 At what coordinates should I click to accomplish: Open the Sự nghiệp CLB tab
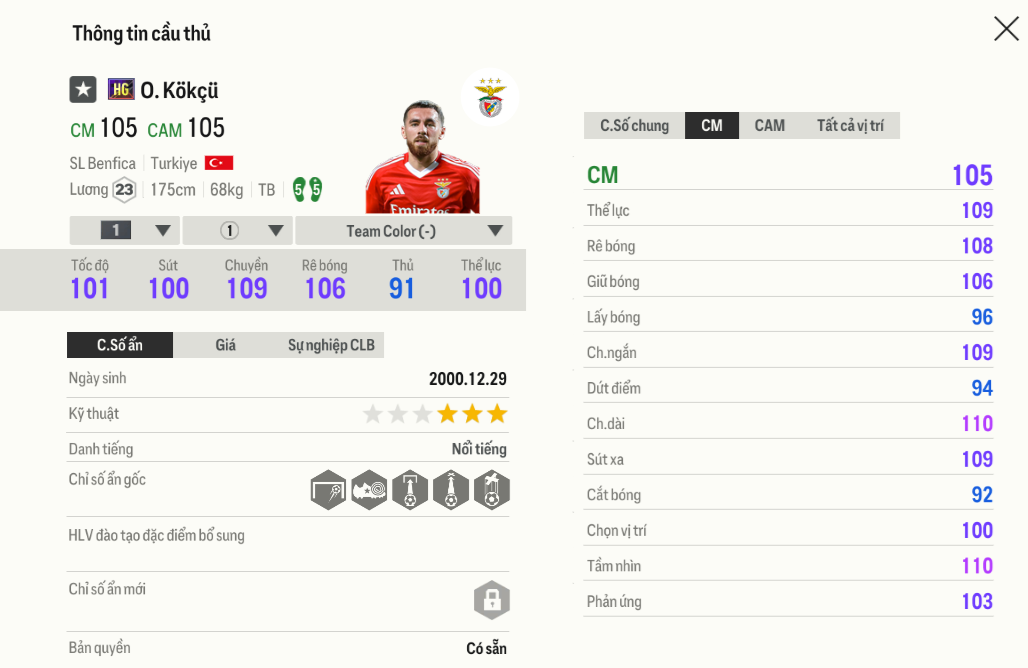tap(331, 345)
